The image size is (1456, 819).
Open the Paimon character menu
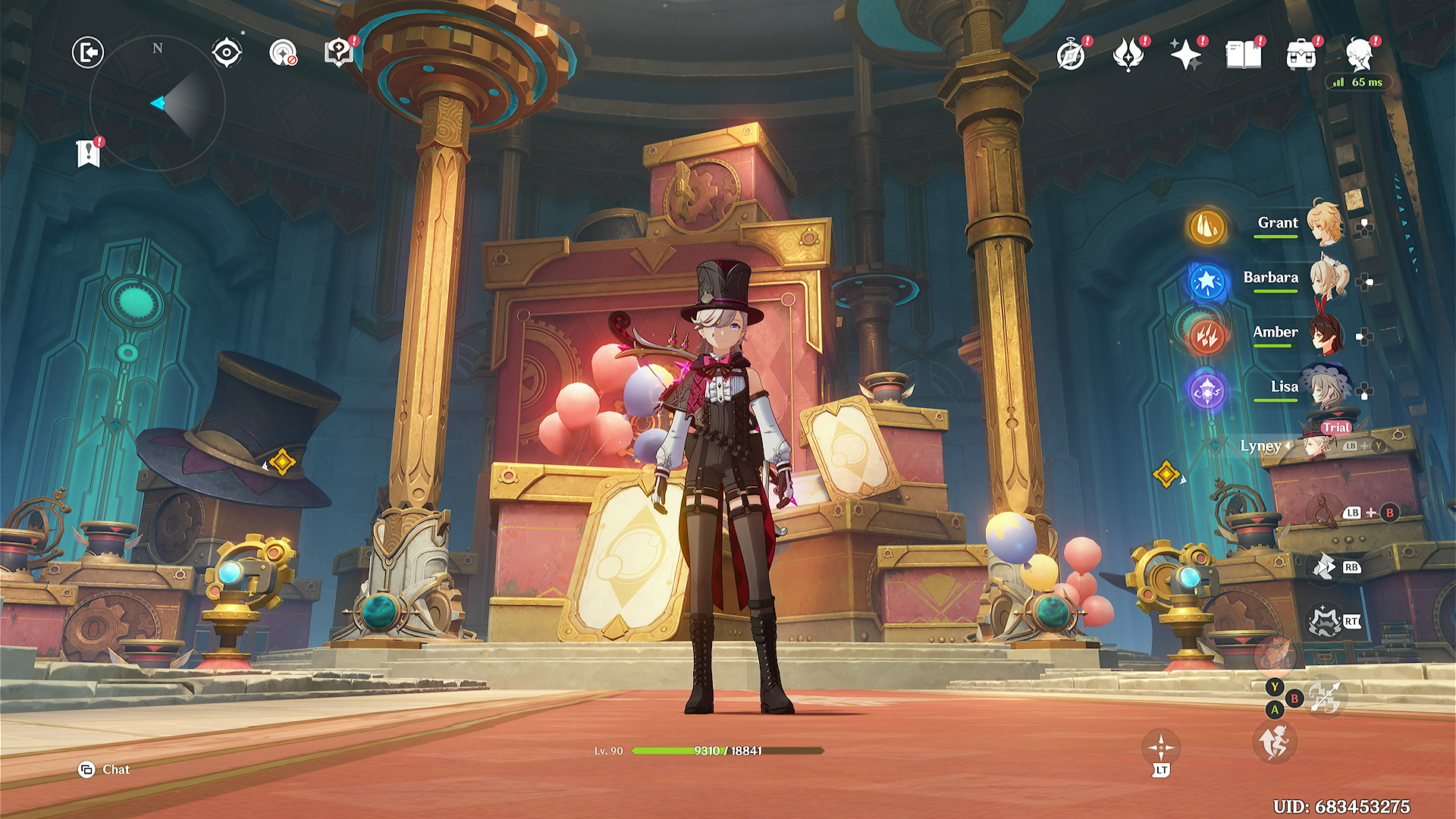pos(1359,55)
